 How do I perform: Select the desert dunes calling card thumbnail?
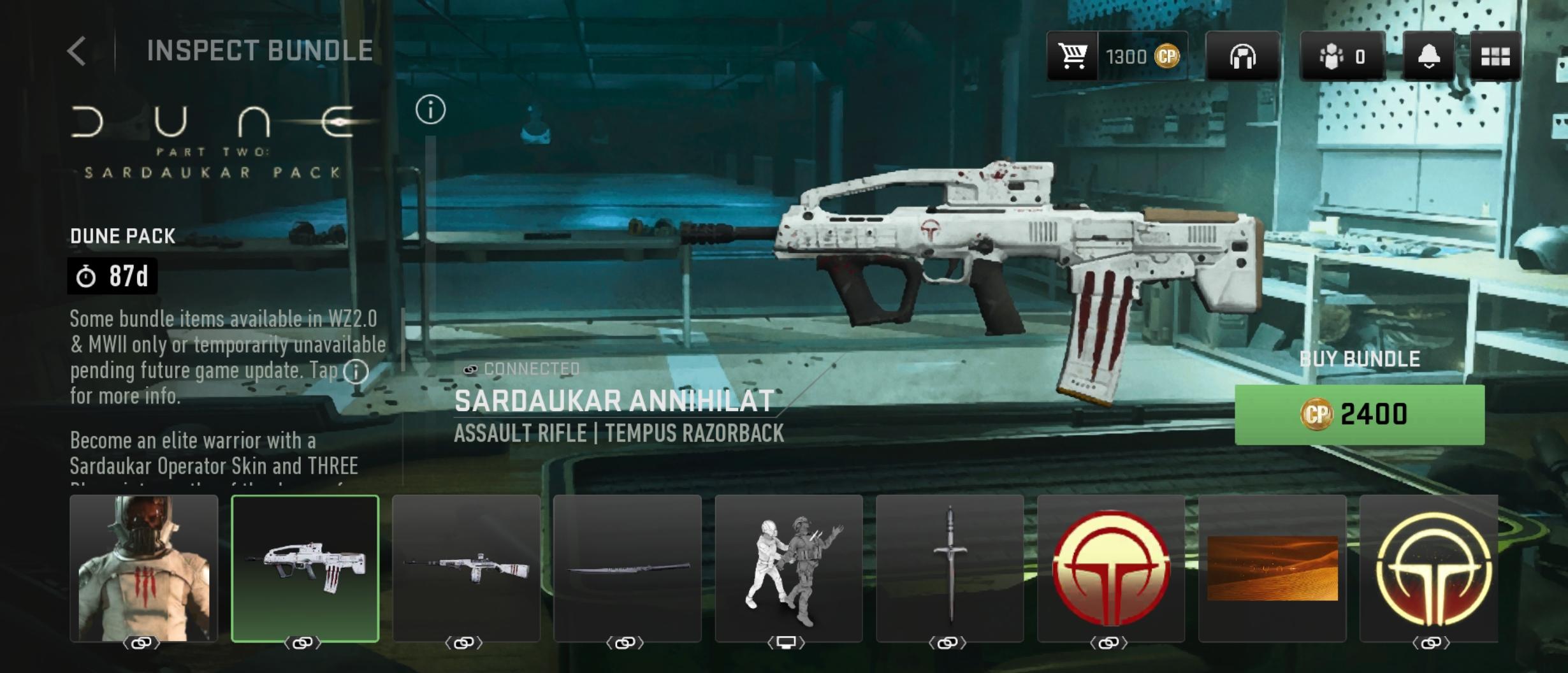[1272, 568]
